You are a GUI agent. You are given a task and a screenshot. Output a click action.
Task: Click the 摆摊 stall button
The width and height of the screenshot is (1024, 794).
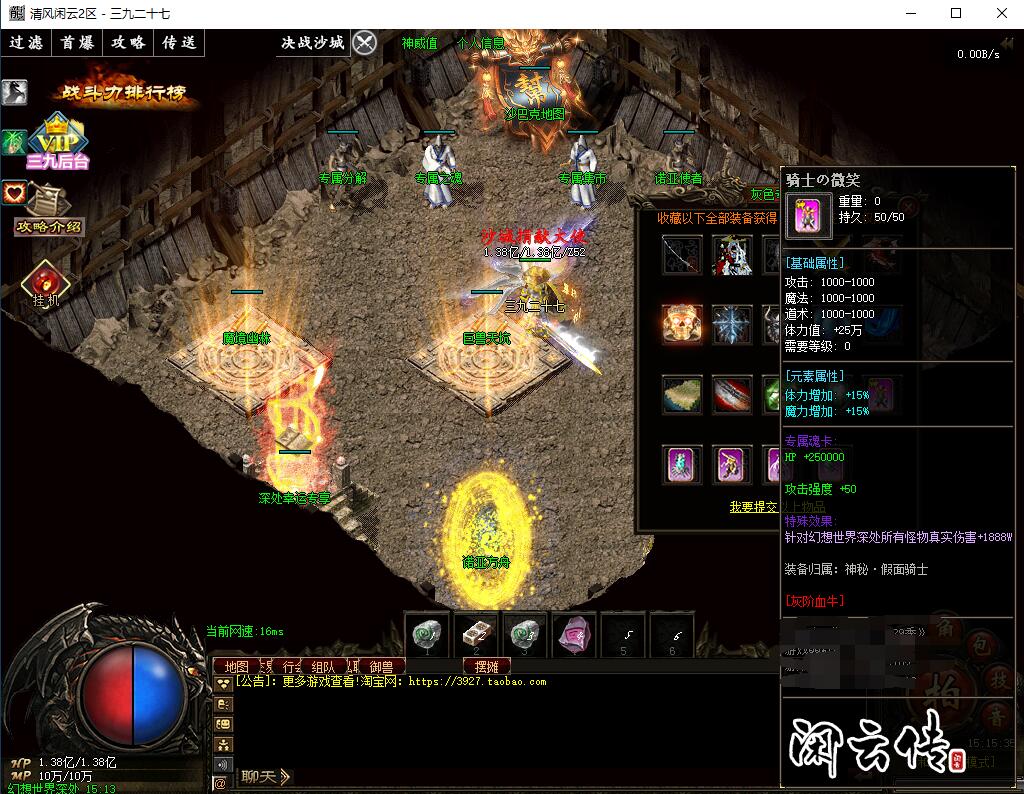[487, 667]
